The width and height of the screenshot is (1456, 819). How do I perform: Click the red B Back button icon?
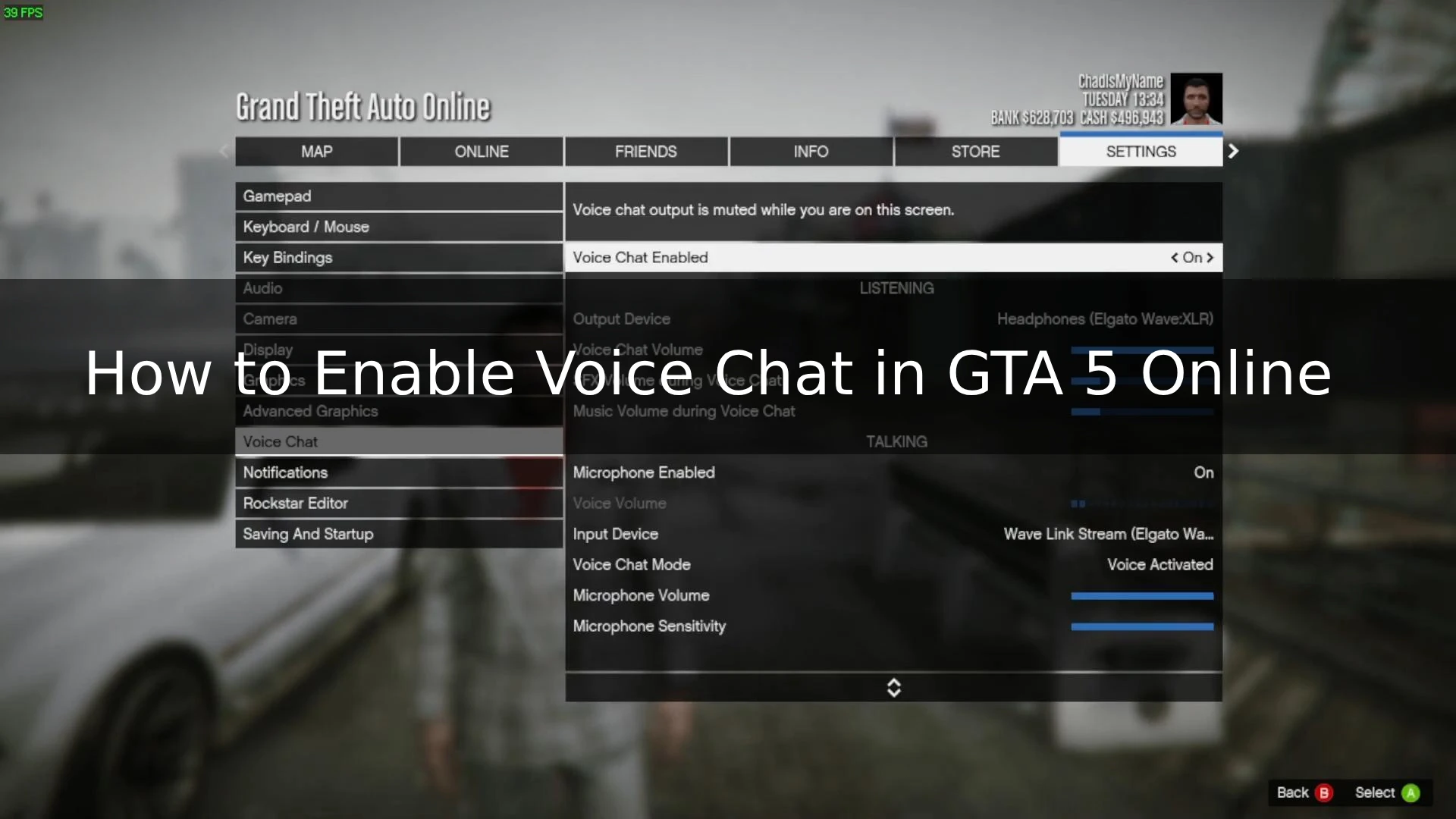click(1324, 792)
